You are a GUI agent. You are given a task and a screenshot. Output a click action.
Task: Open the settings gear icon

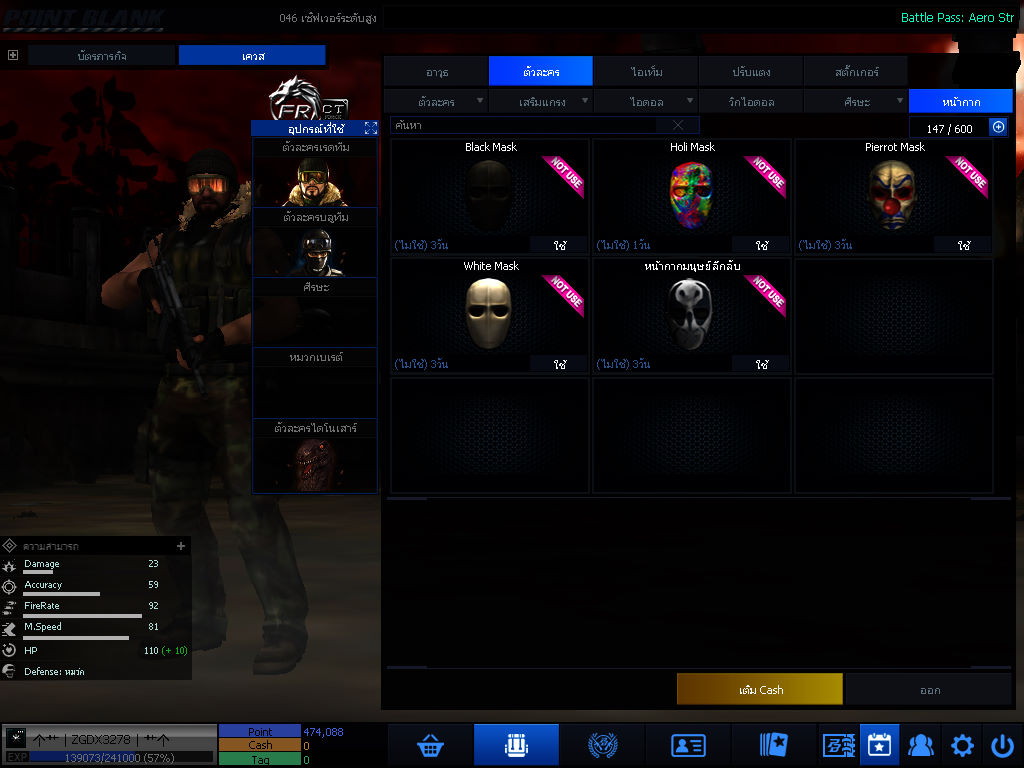pos(962,745)
